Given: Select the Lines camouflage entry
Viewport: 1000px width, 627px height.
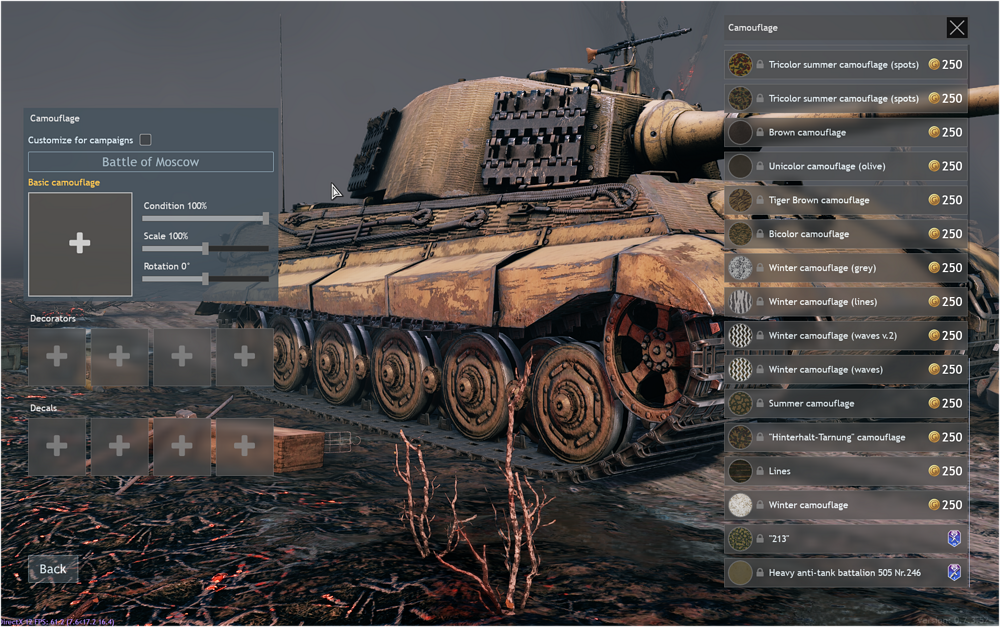Looking at the screenshot, I should [x=845, y=471].
